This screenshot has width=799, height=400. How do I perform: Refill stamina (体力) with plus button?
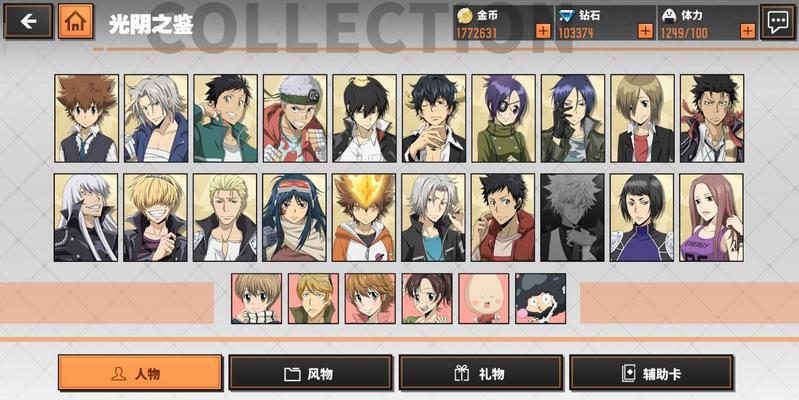click(747, 31)
